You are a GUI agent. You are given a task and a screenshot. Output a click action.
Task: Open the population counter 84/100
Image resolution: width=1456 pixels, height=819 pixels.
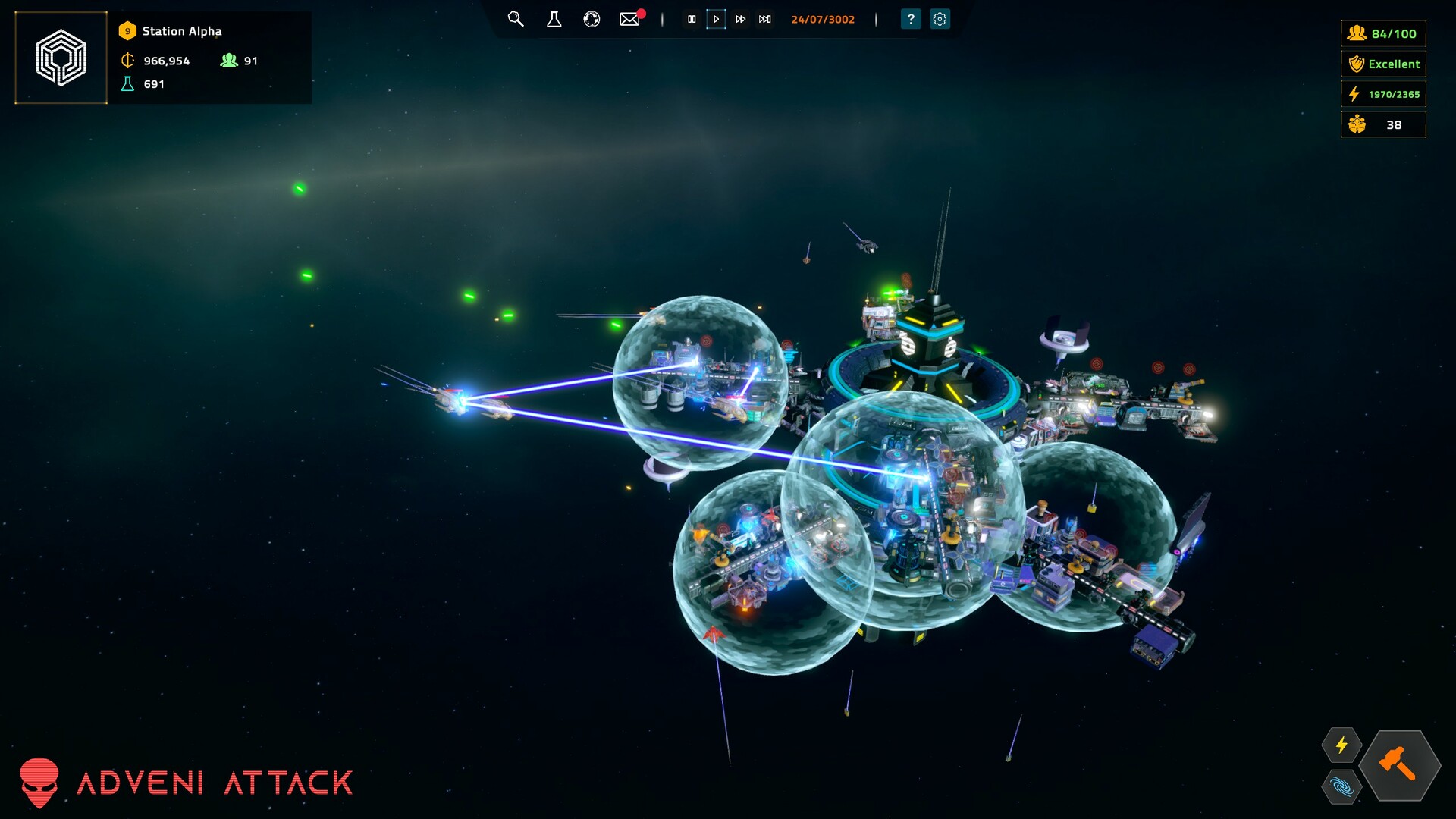(1383, 33)
